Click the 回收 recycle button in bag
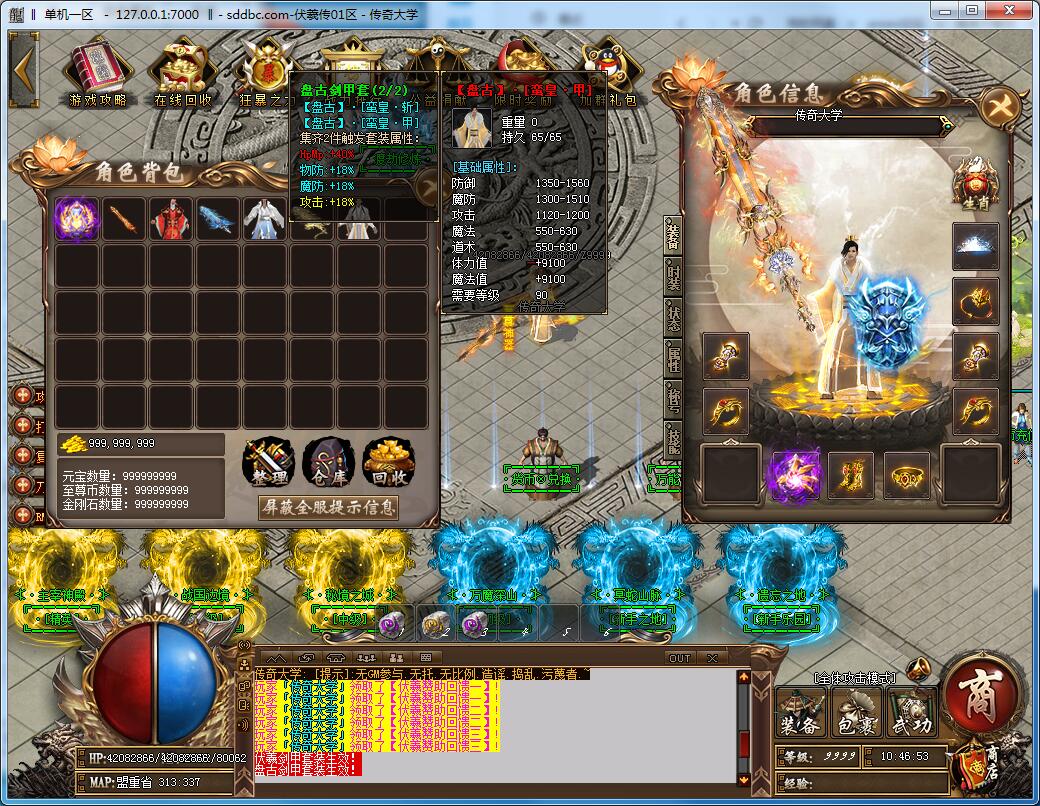 389,464
